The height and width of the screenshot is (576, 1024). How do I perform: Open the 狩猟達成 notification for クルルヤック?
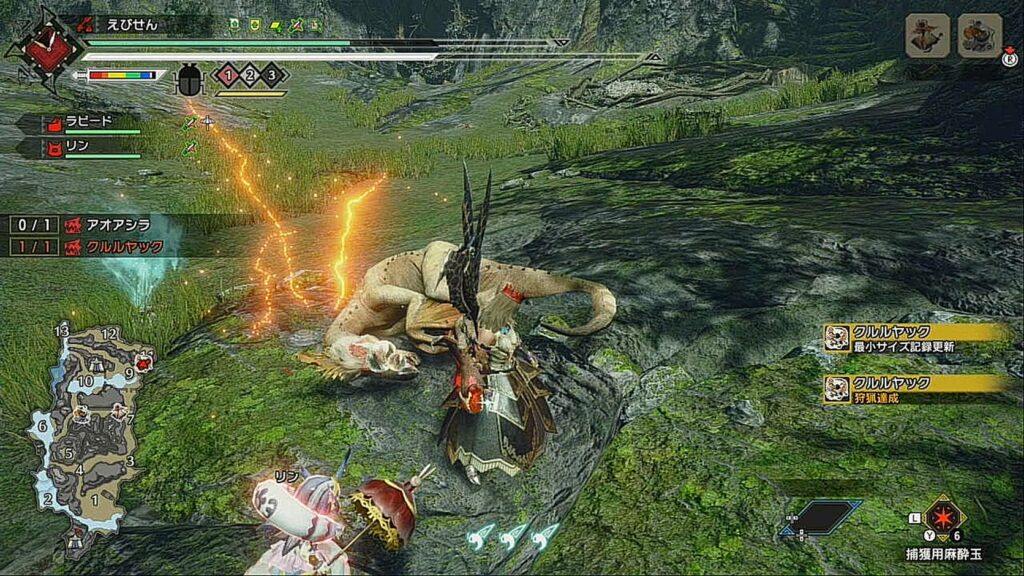pyautogui.click(x=915, y=389)
